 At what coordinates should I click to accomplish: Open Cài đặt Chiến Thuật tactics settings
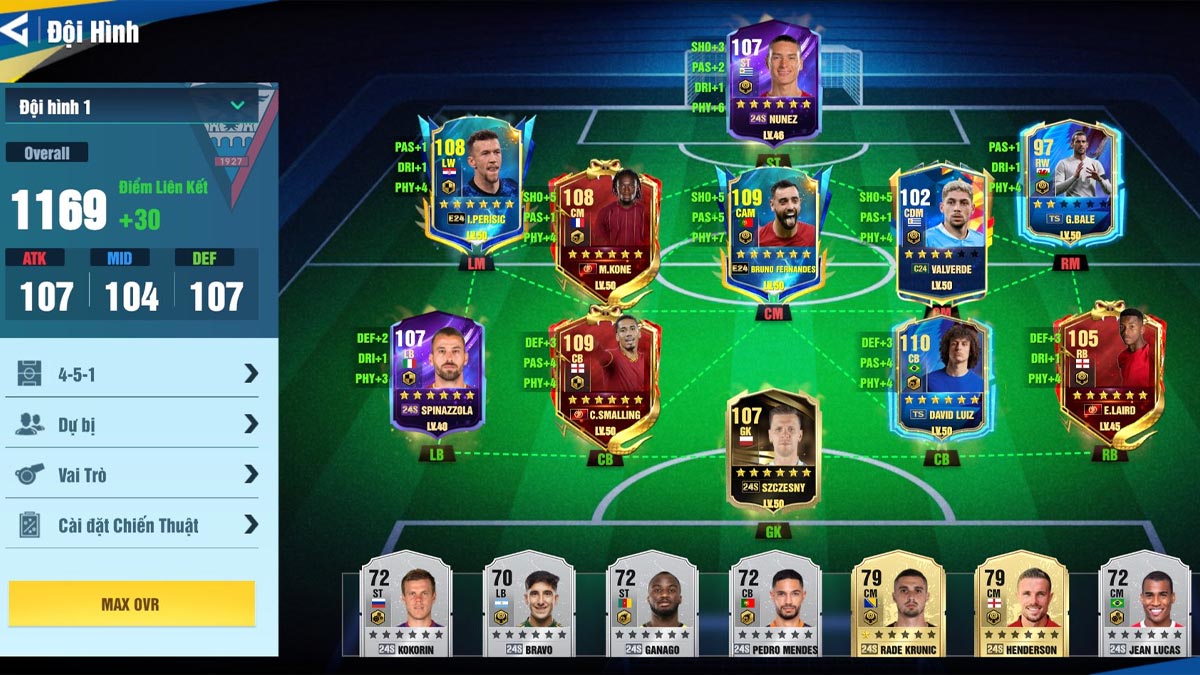(x=137, y=524)
